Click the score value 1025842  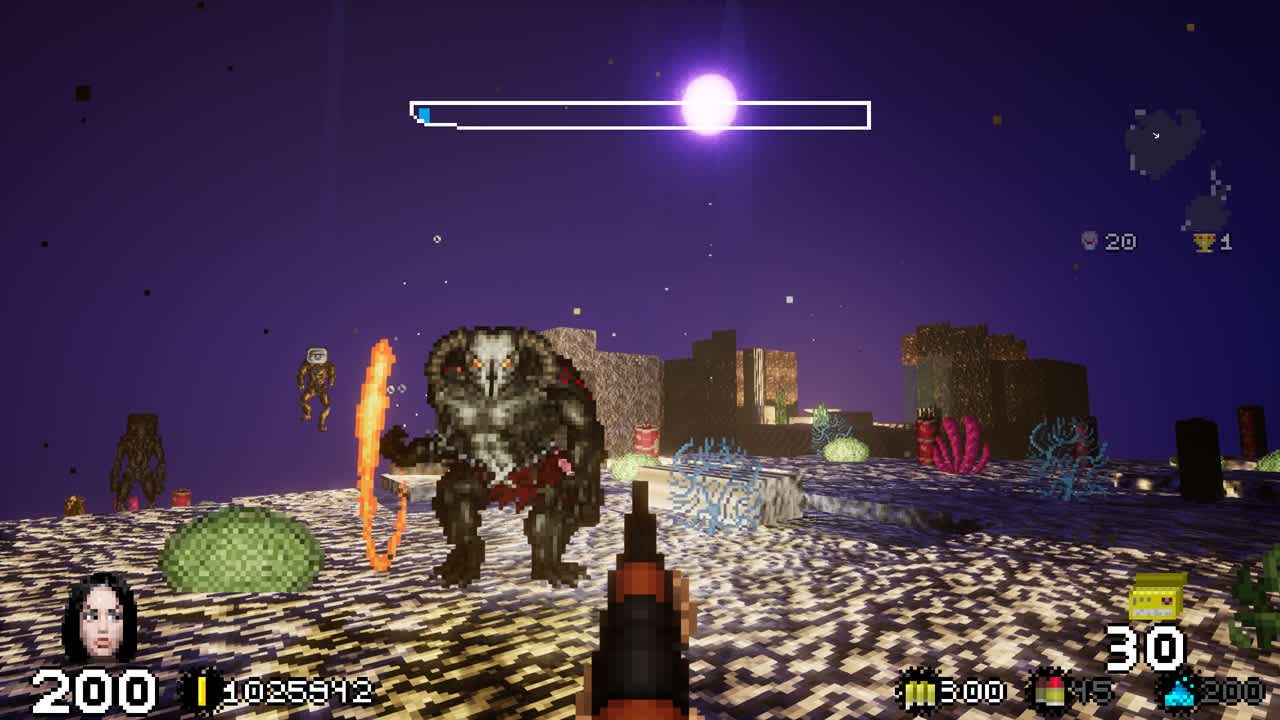(x=300, y=688)
